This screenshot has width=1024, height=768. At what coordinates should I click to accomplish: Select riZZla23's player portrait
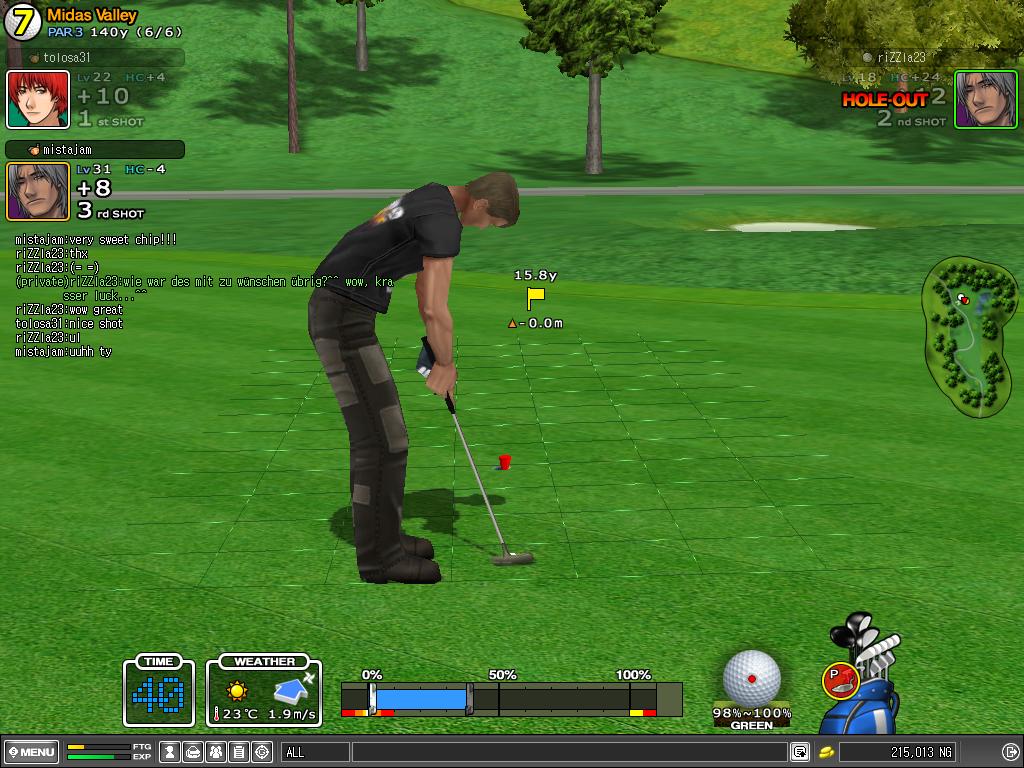pos(985,99)
